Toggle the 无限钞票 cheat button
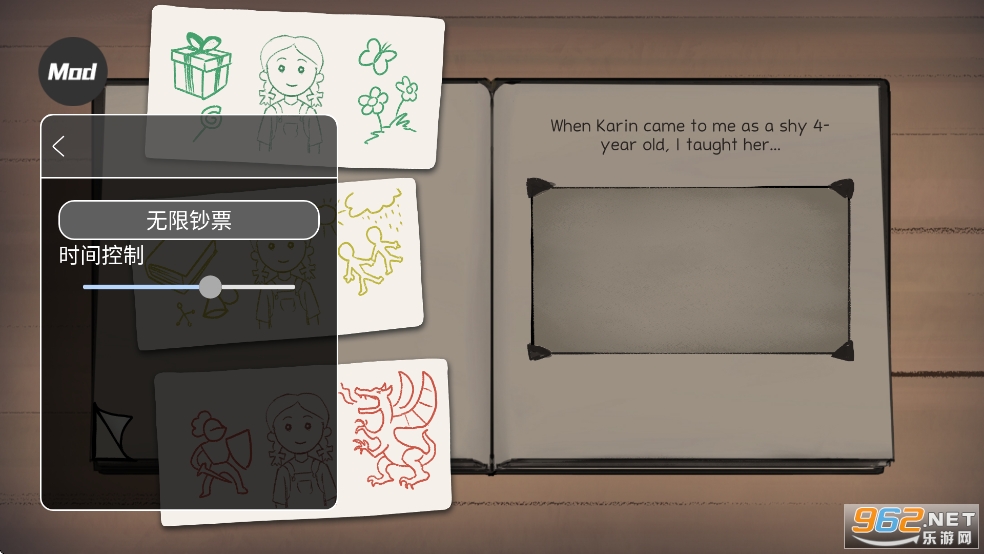 point(189,220)
